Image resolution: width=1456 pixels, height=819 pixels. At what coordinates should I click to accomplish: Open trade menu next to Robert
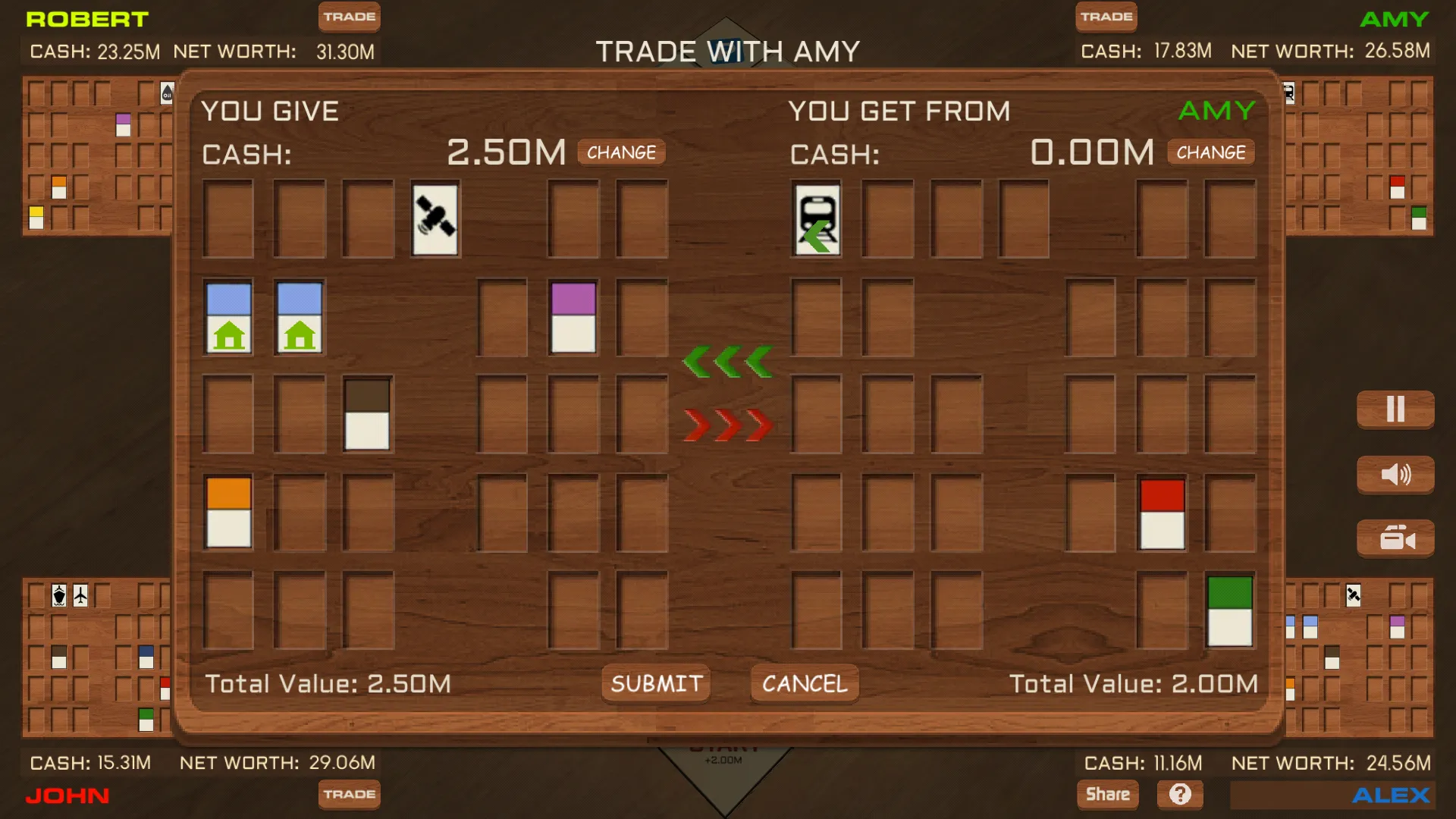349,16
